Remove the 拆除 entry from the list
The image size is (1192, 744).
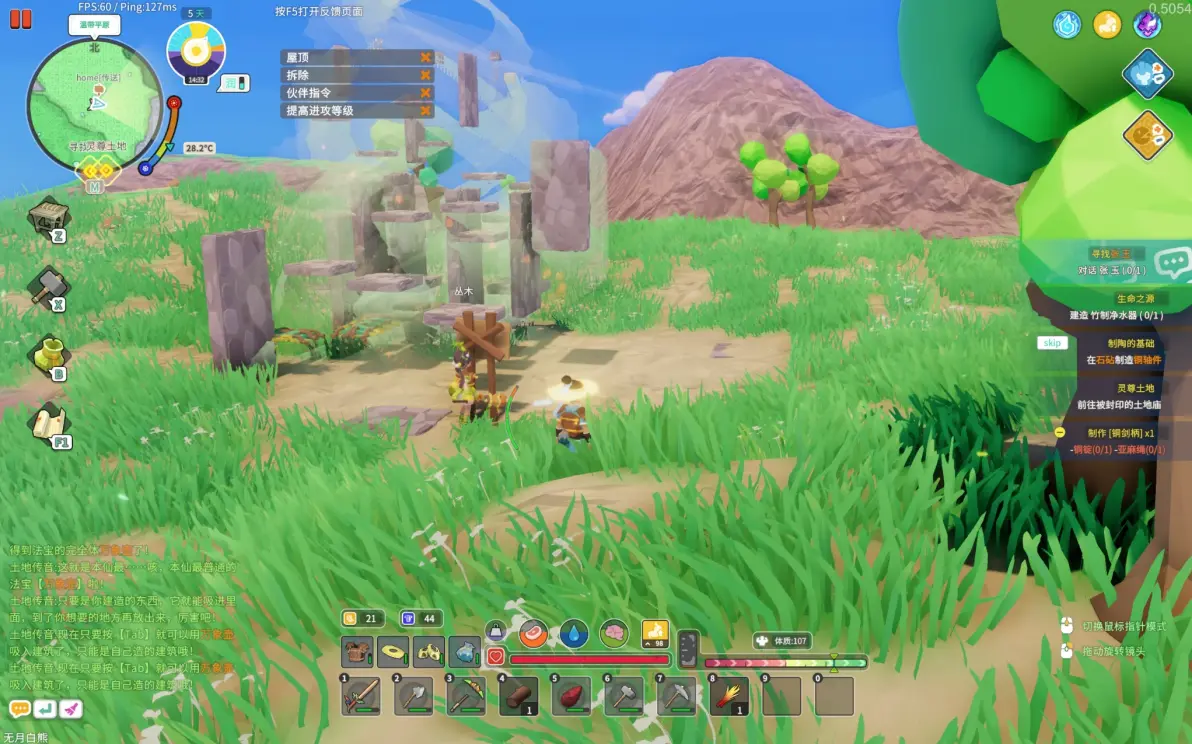[426, 75]
